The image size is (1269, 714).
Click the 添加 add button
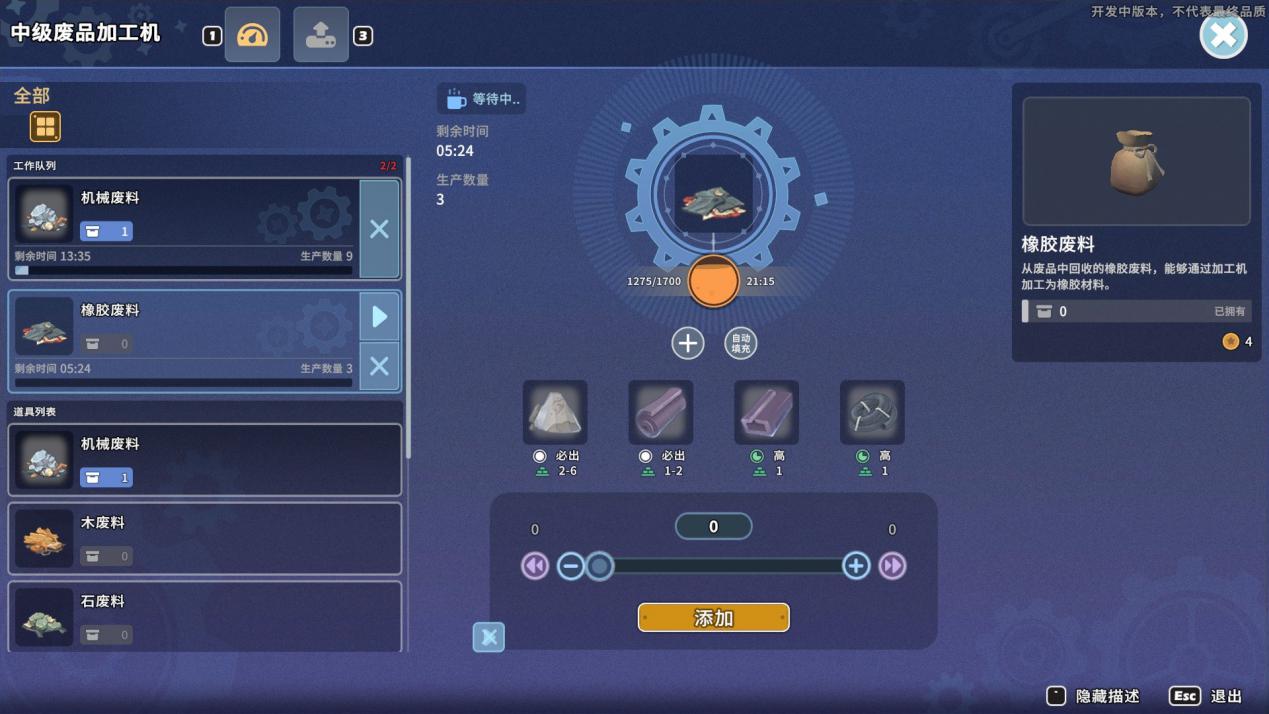[x=713, y=618]
